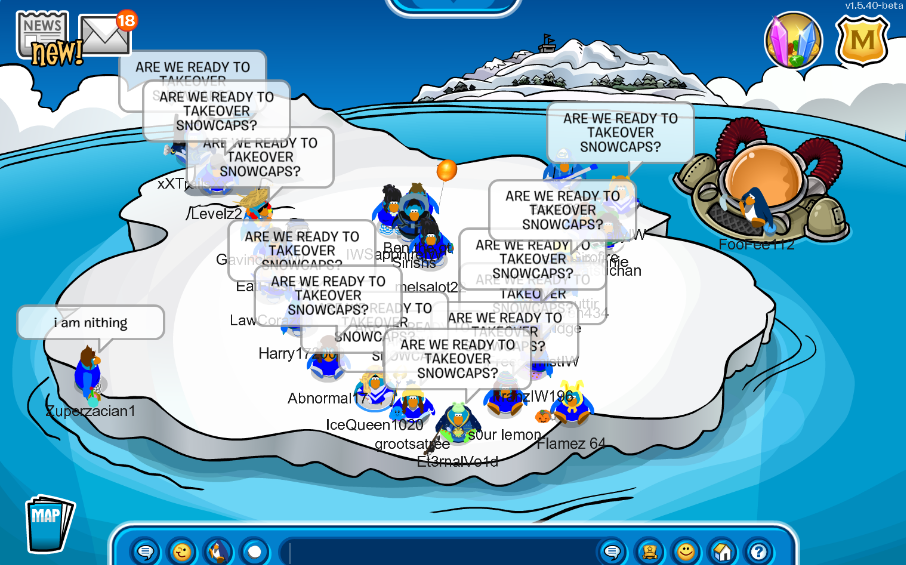The width and height of the screenshot is (906, 565).
Task: Open the chat speech bubble menu at the toolbar's left end
Action: click(146, 551)
